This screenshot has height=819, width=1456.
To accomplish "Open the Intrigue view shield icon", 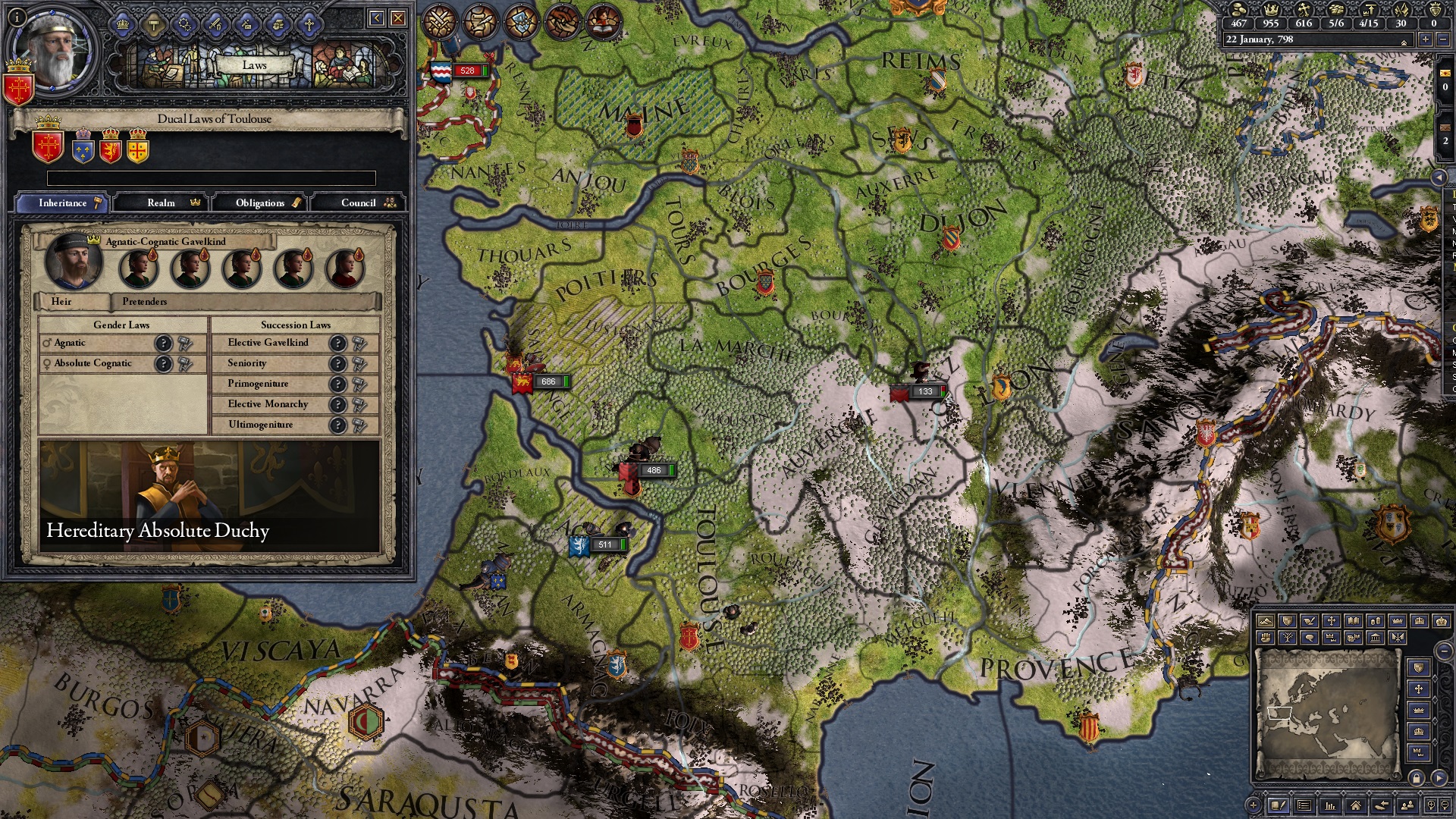I will (x=519, y=20).
